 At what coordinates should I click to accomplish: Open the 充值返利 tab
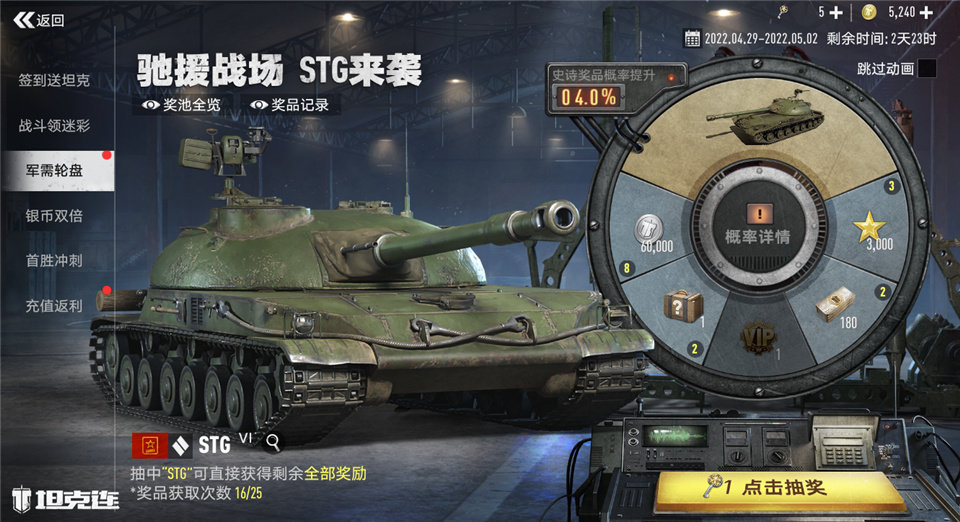(54, 306)
